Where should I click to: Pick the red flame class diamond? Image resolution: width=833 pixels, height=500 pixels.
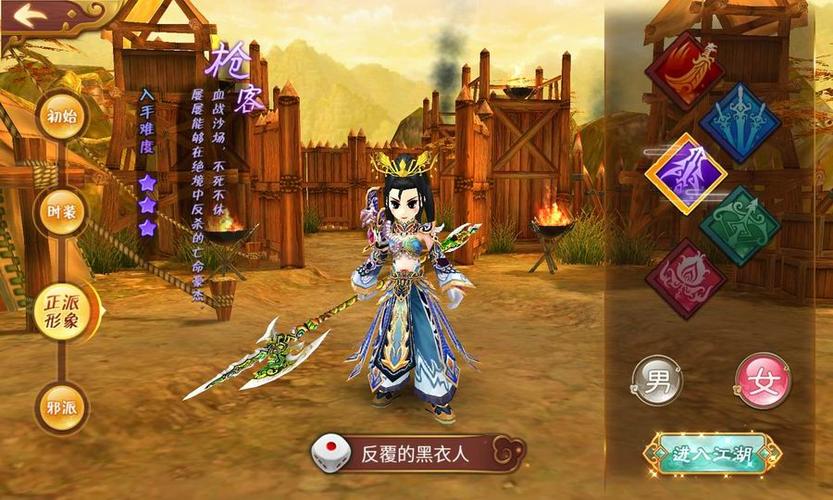tap(685, 70)
